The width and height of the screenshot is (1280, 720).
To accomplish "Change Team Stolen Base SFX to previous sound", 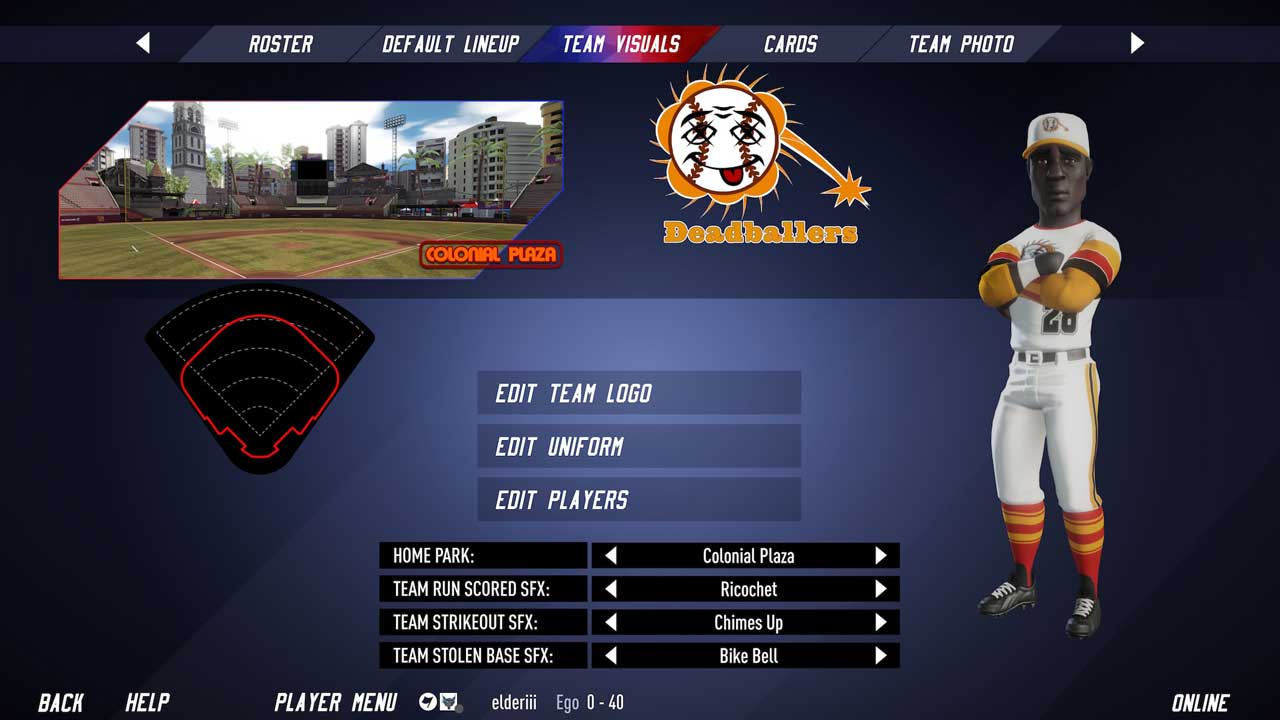I will click(611, 656).
